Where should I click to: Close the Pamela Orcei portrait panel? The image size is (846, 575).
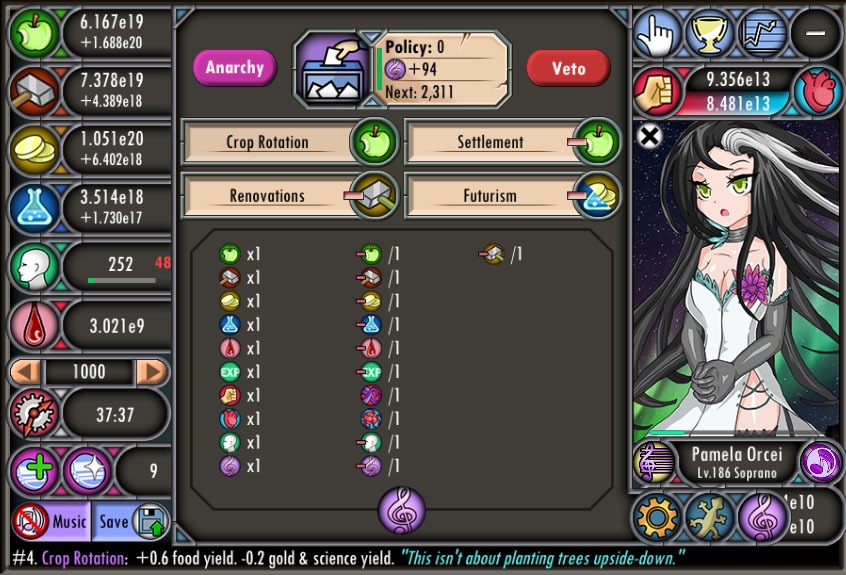coord(649,137)
